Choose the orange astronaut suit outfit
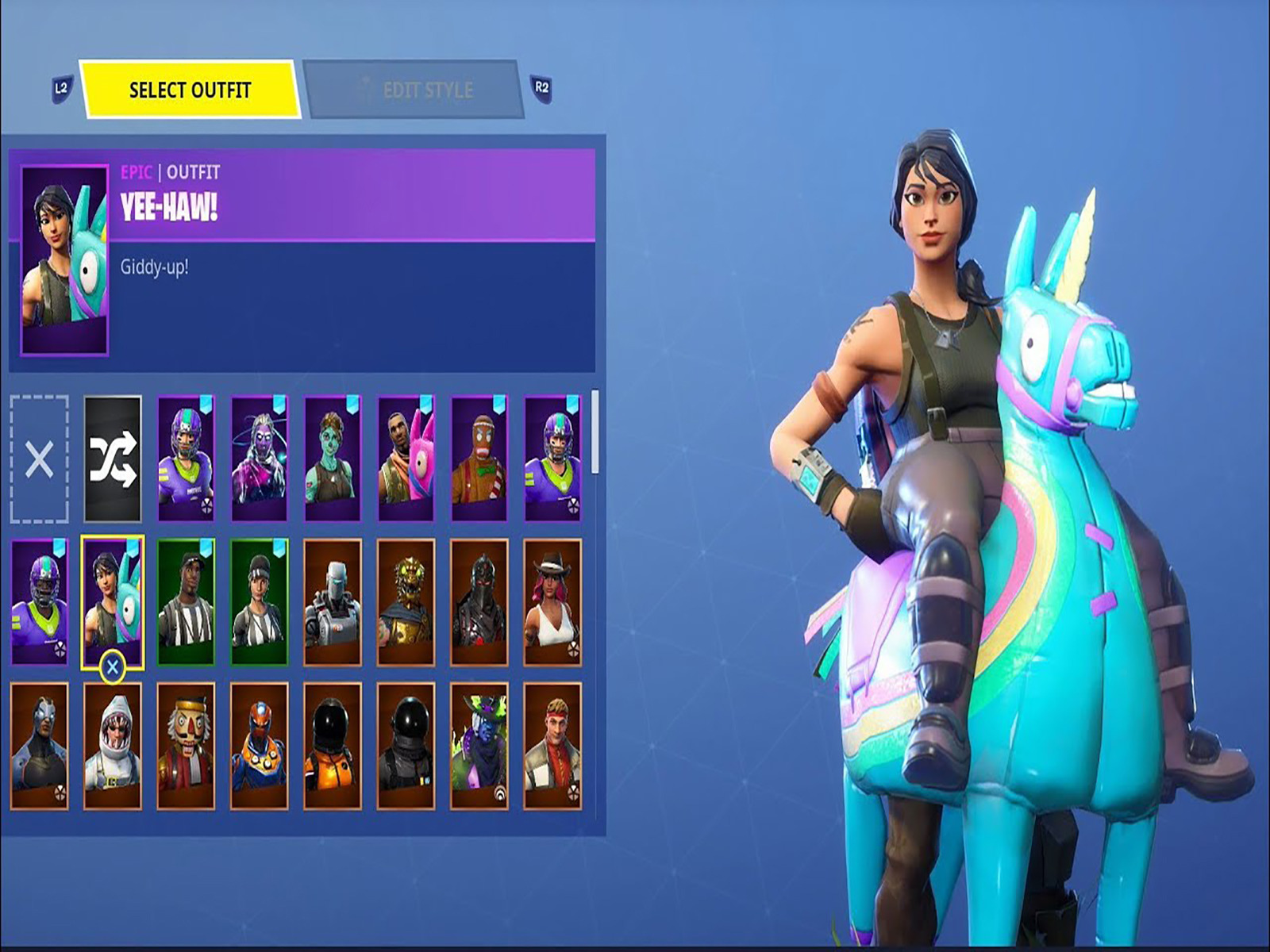 tap(333, 746)
